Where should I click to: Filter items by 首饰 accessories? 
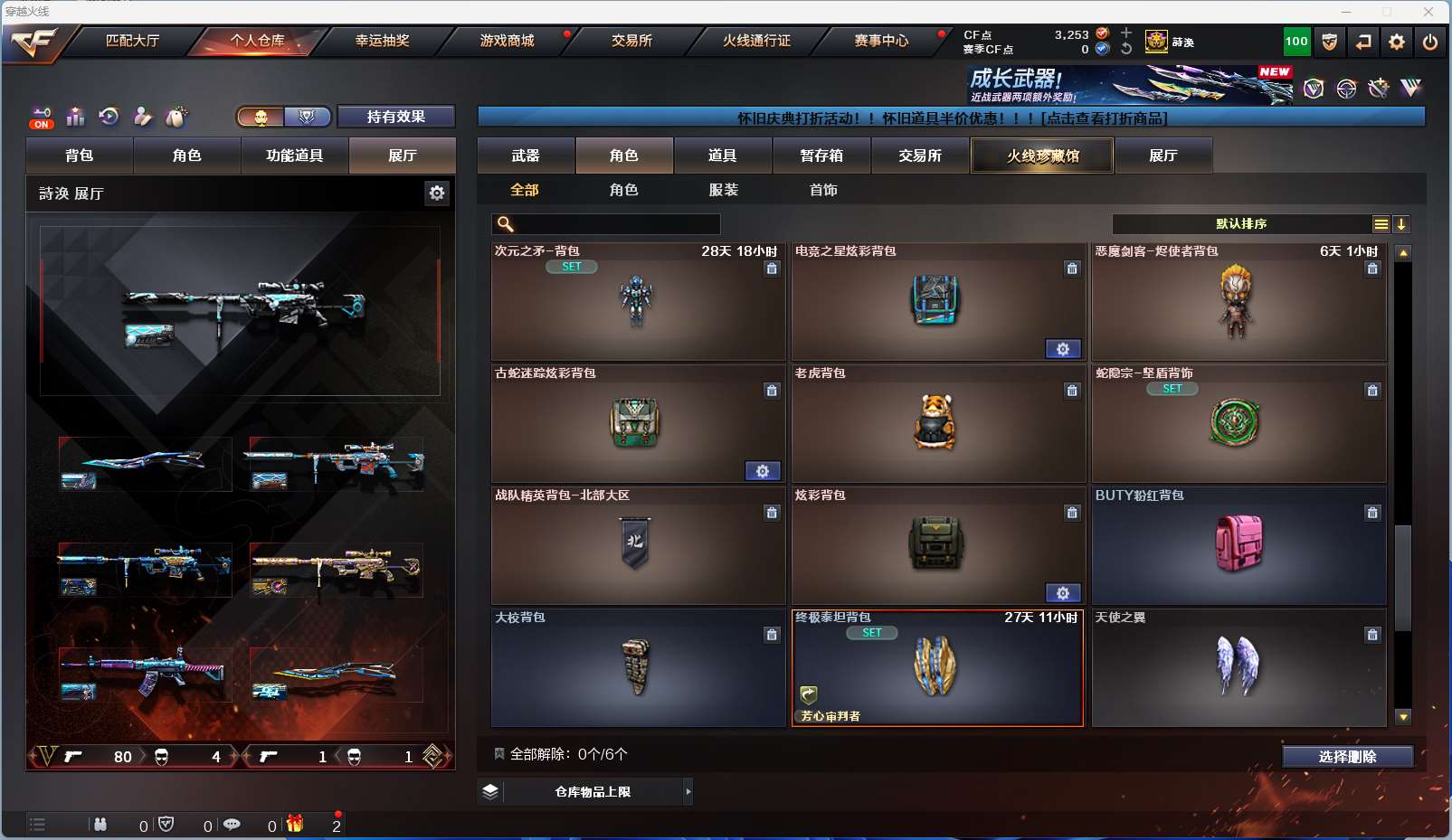pyautogui.click(x=823, y=190)
